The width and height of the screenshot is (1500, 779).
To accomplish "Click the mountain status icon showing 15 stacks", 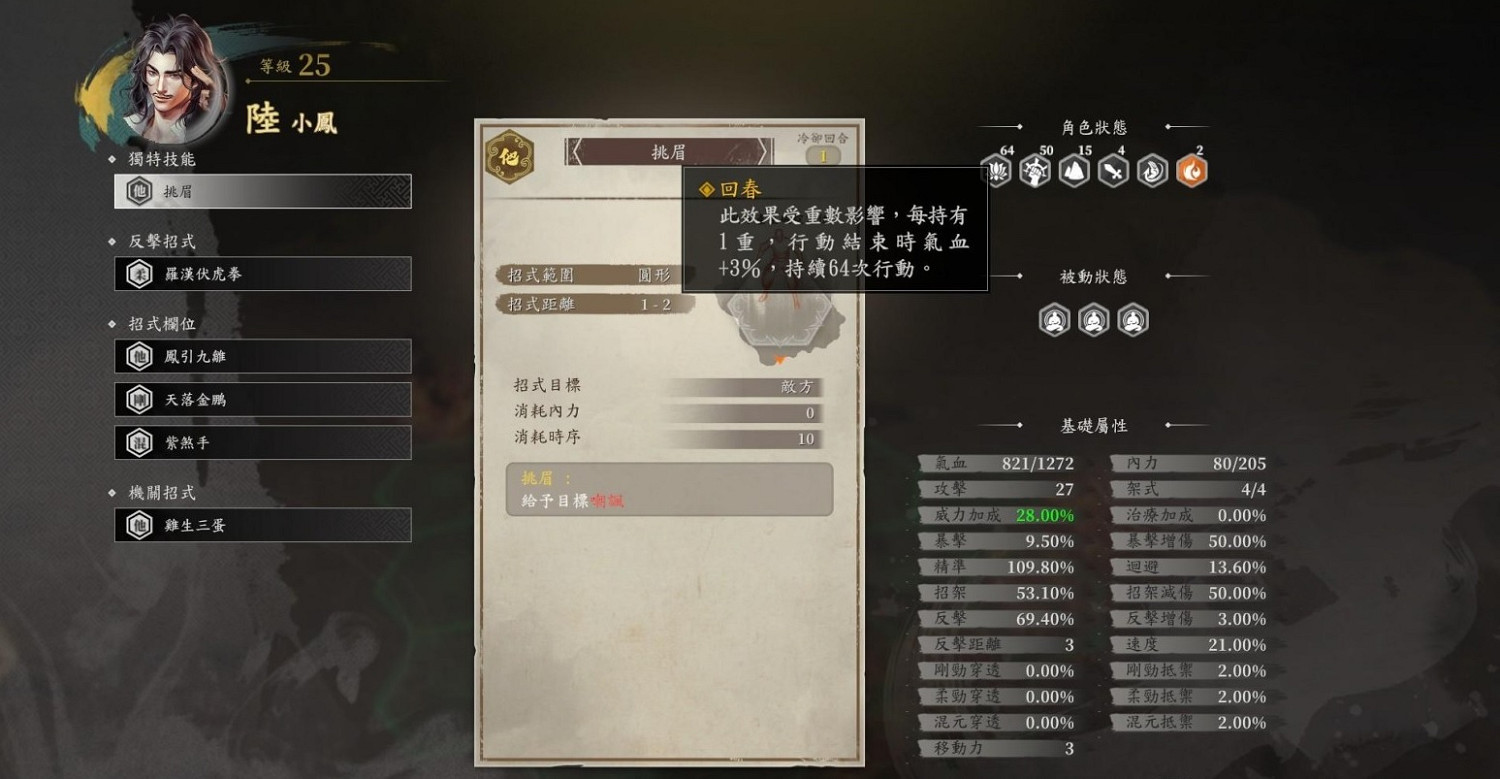I will (1073, 170).
